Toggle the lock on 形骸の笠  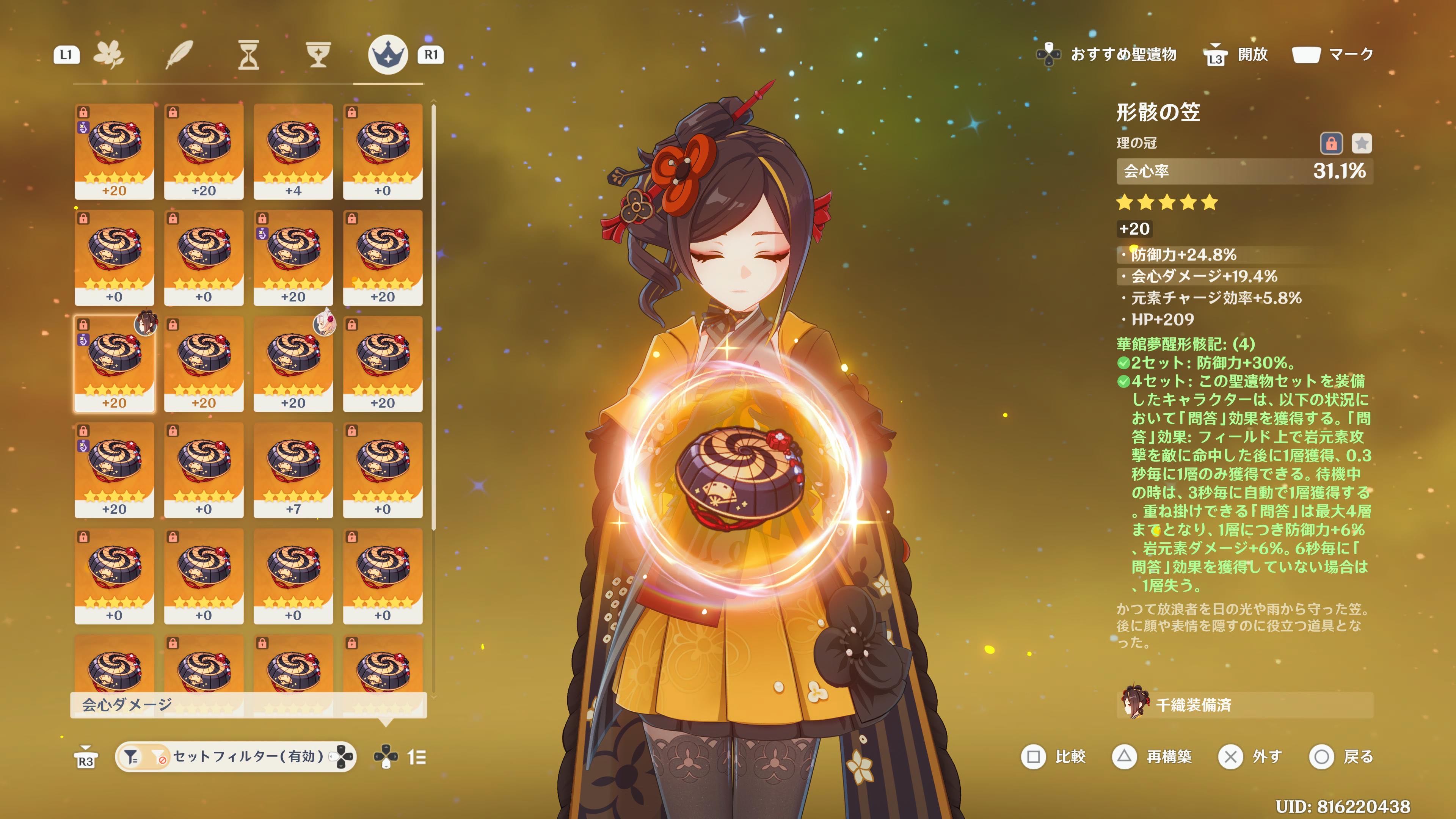click(1331, 144)
